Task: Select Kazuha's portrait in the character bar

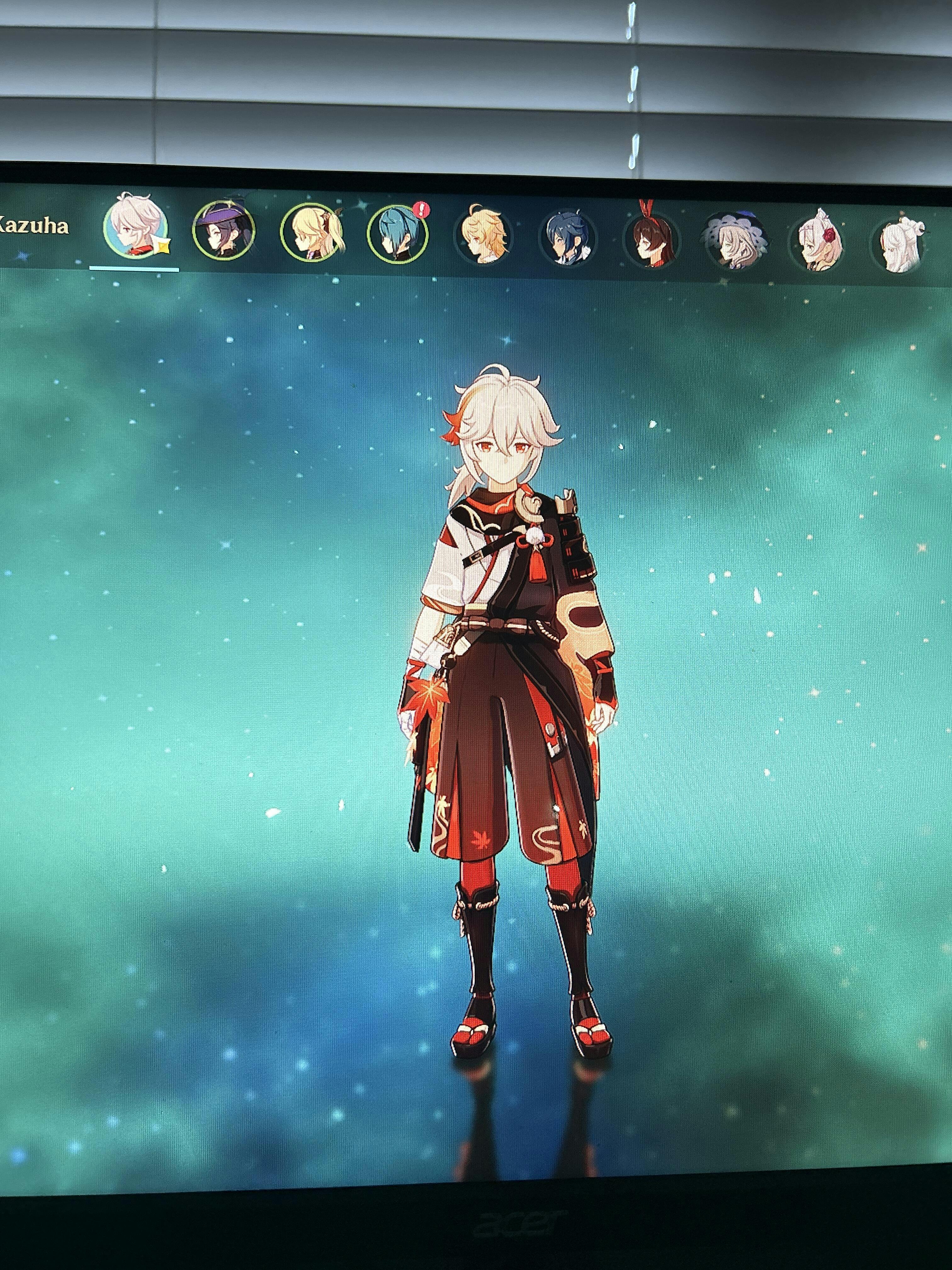Action: click(136, 228)
